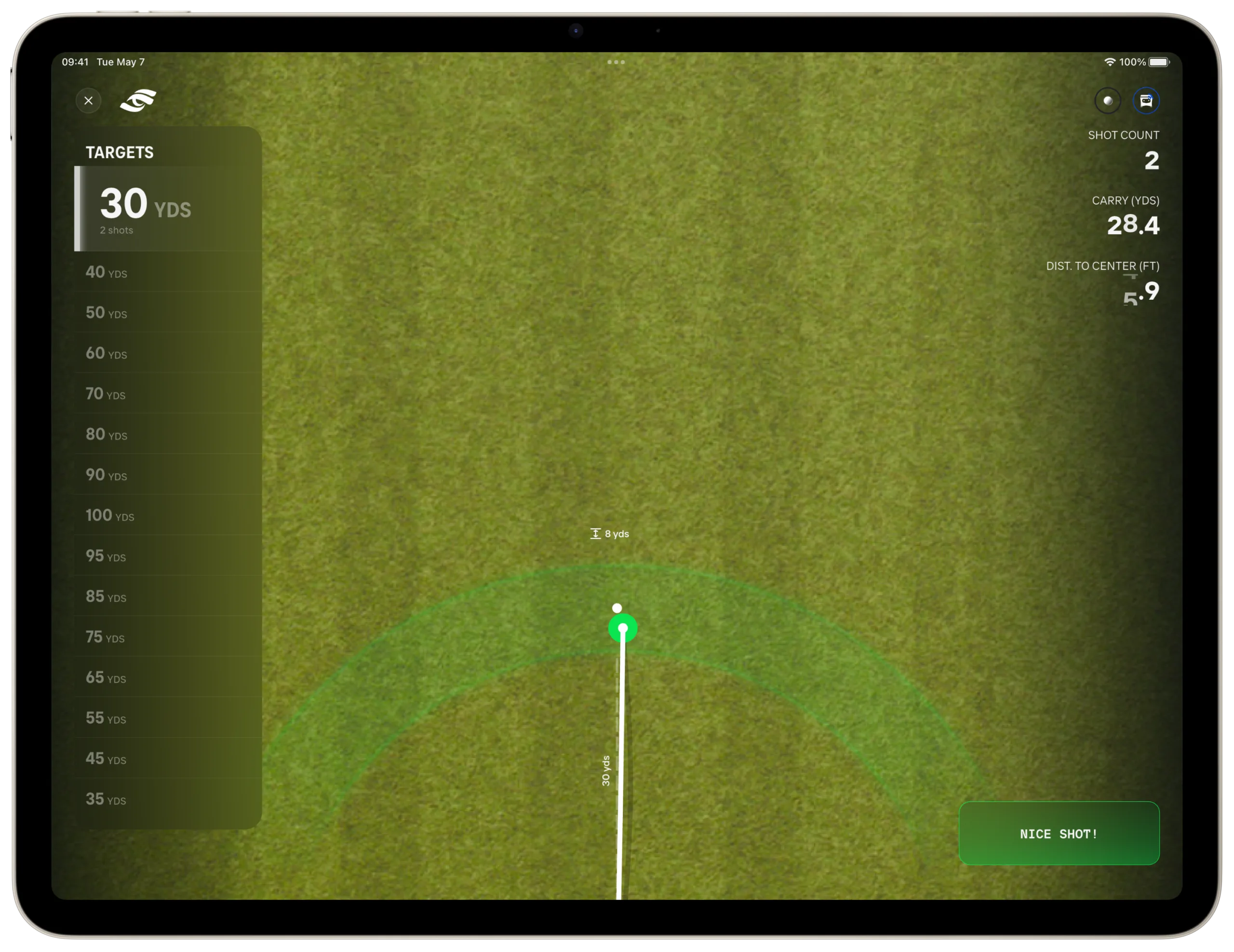Choose the 45 YDS target
The height and width of the screenshot is (952, 1234).
(x=168, y=758)
